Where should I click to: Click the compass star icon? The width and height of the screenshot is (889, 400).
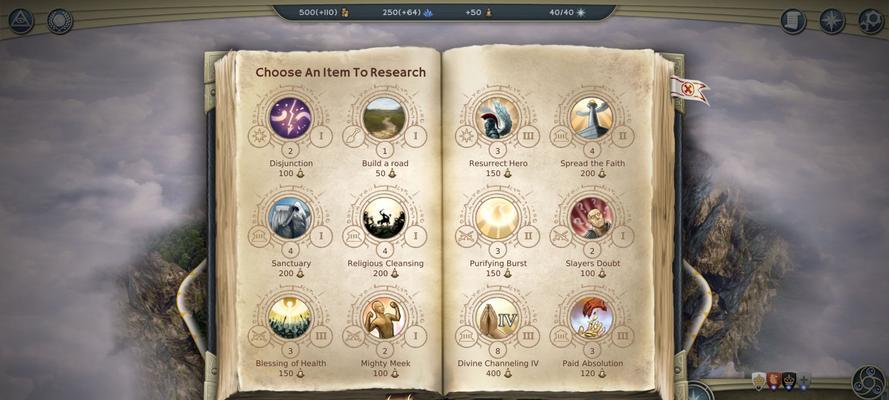point(832,20)
